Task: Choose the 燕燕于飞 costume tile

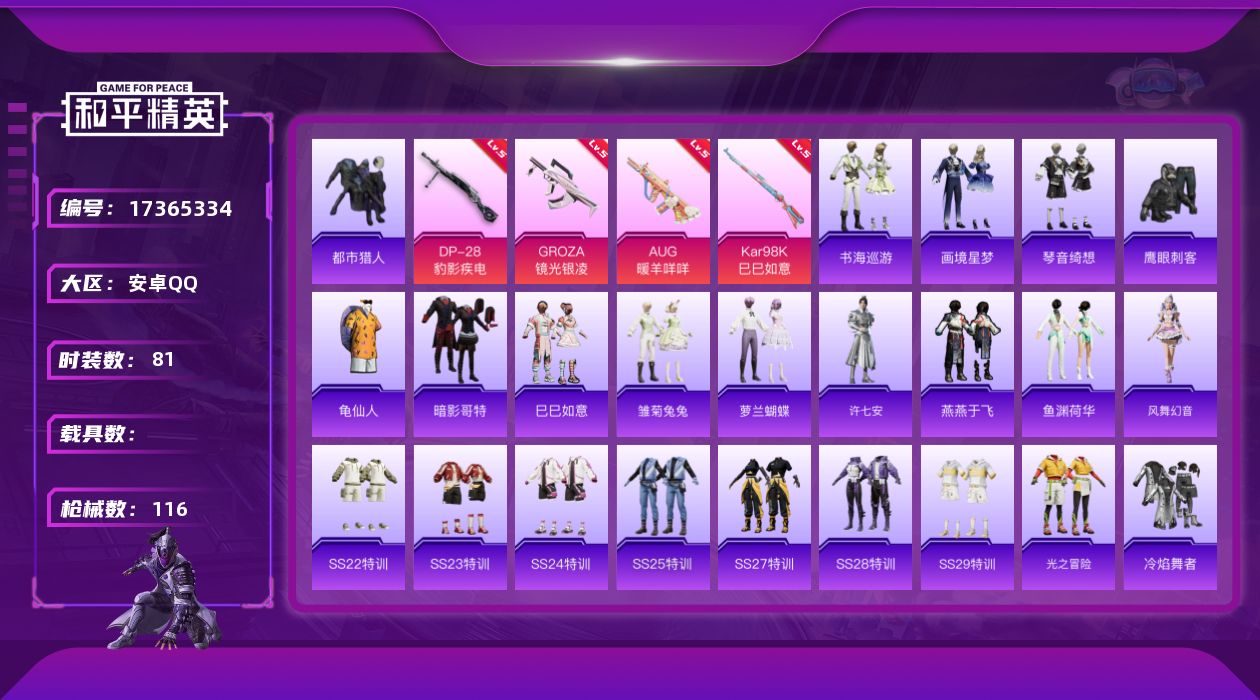Action: pyautogui.click(x=967, y=363)
